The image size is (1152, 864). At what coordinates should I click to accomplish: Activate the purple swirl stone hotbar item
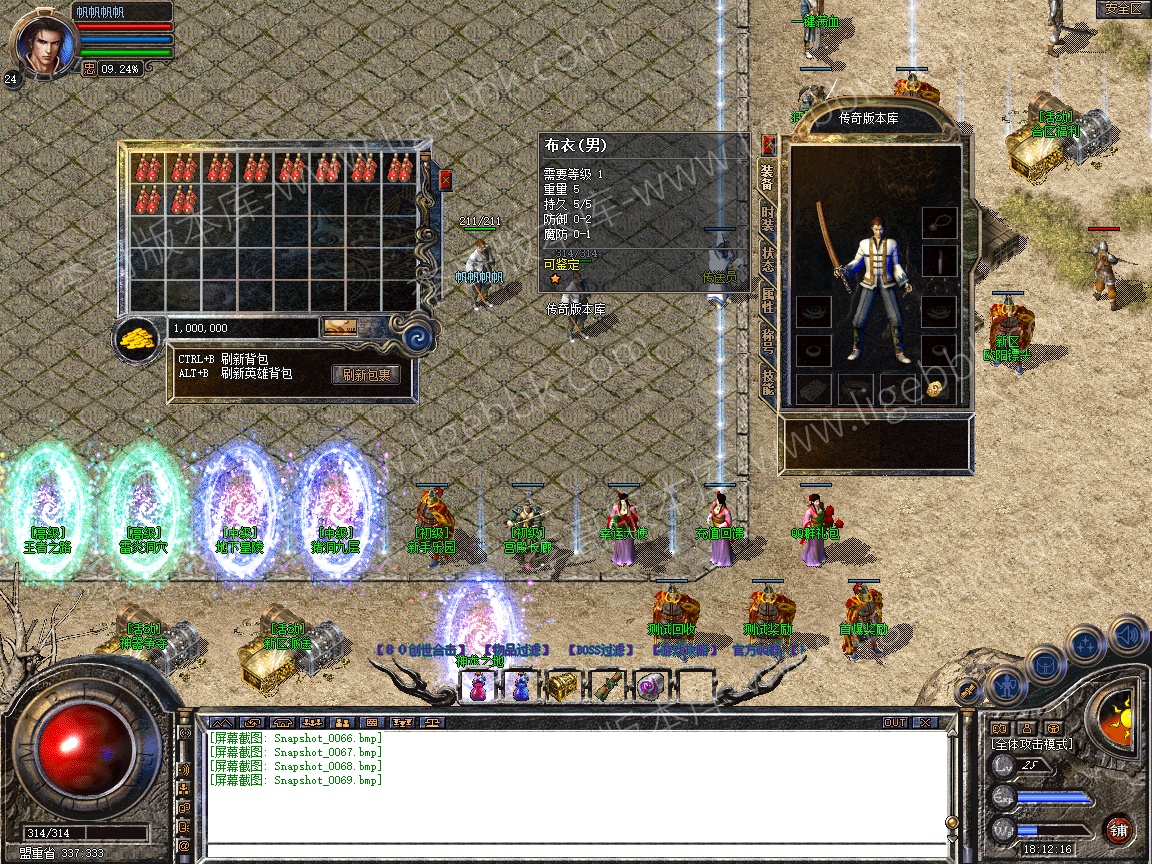tap(650, 686)
